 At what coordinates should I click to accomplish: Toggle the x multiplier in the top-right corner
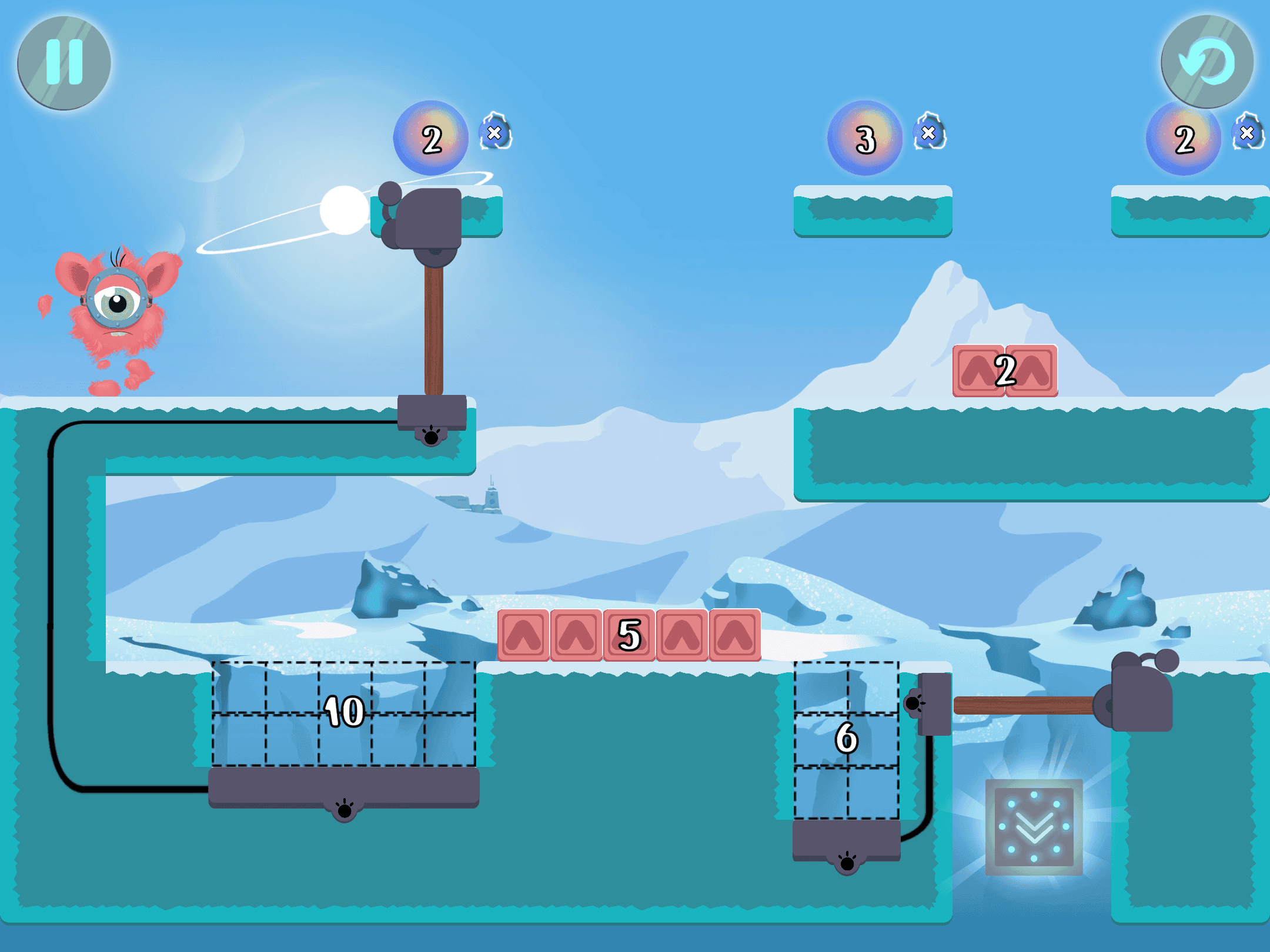[x=1246, y=132]
